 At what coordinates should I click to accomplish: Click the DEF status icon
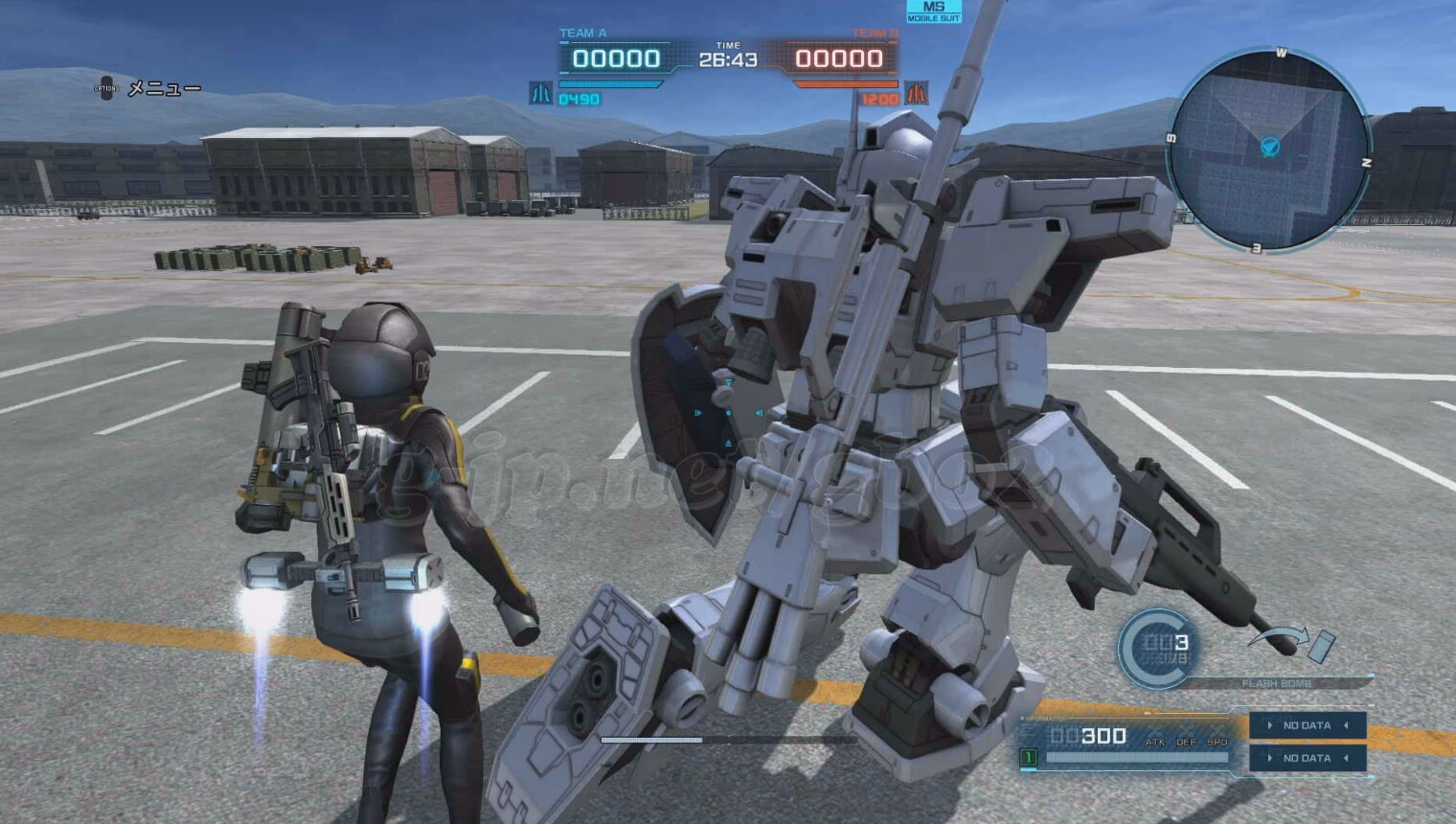click(1186, 742)
